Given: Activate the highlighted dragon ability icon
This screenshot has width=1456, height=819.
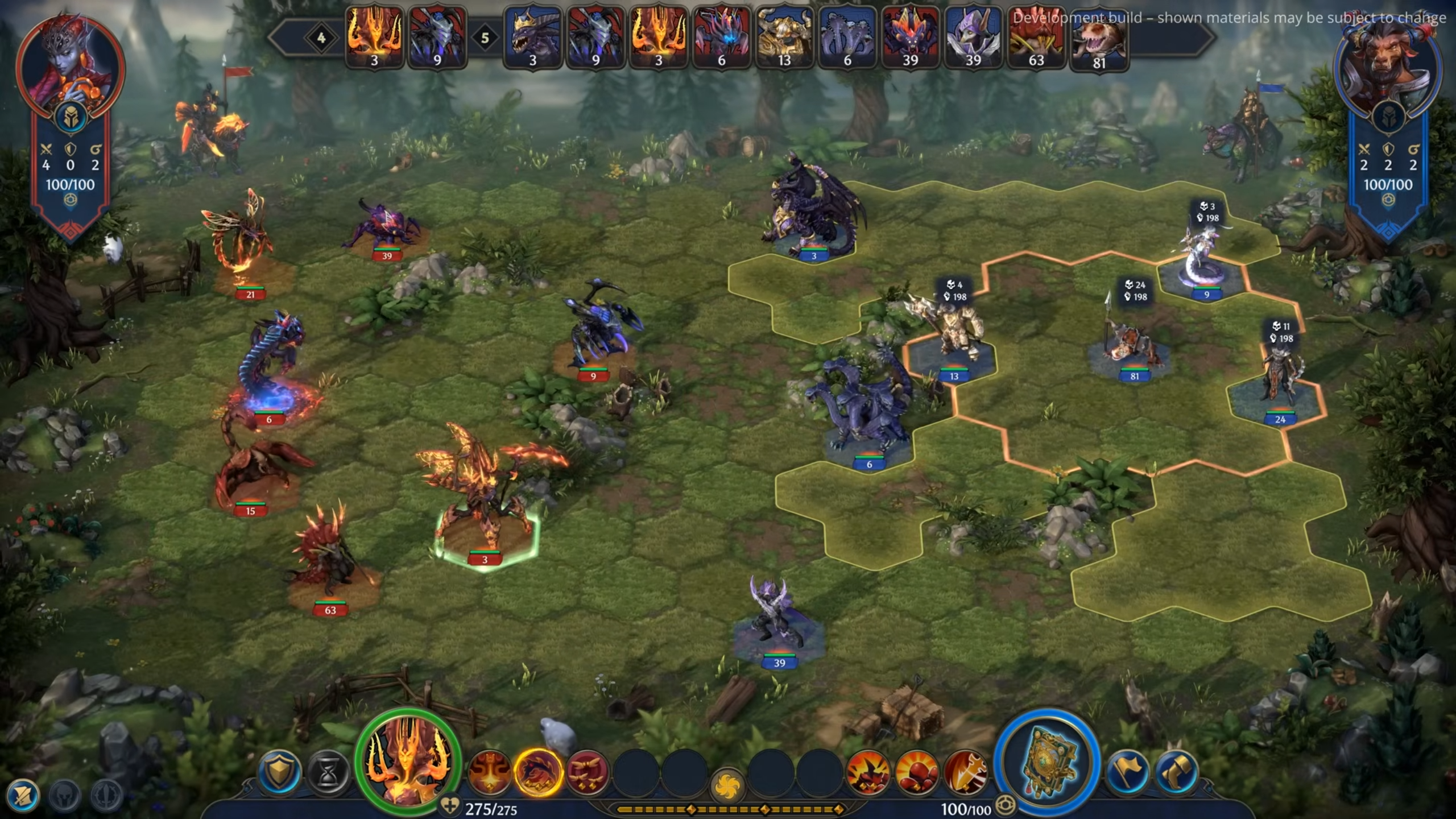Looking at the screenshot, I should (x=537, y=772).
